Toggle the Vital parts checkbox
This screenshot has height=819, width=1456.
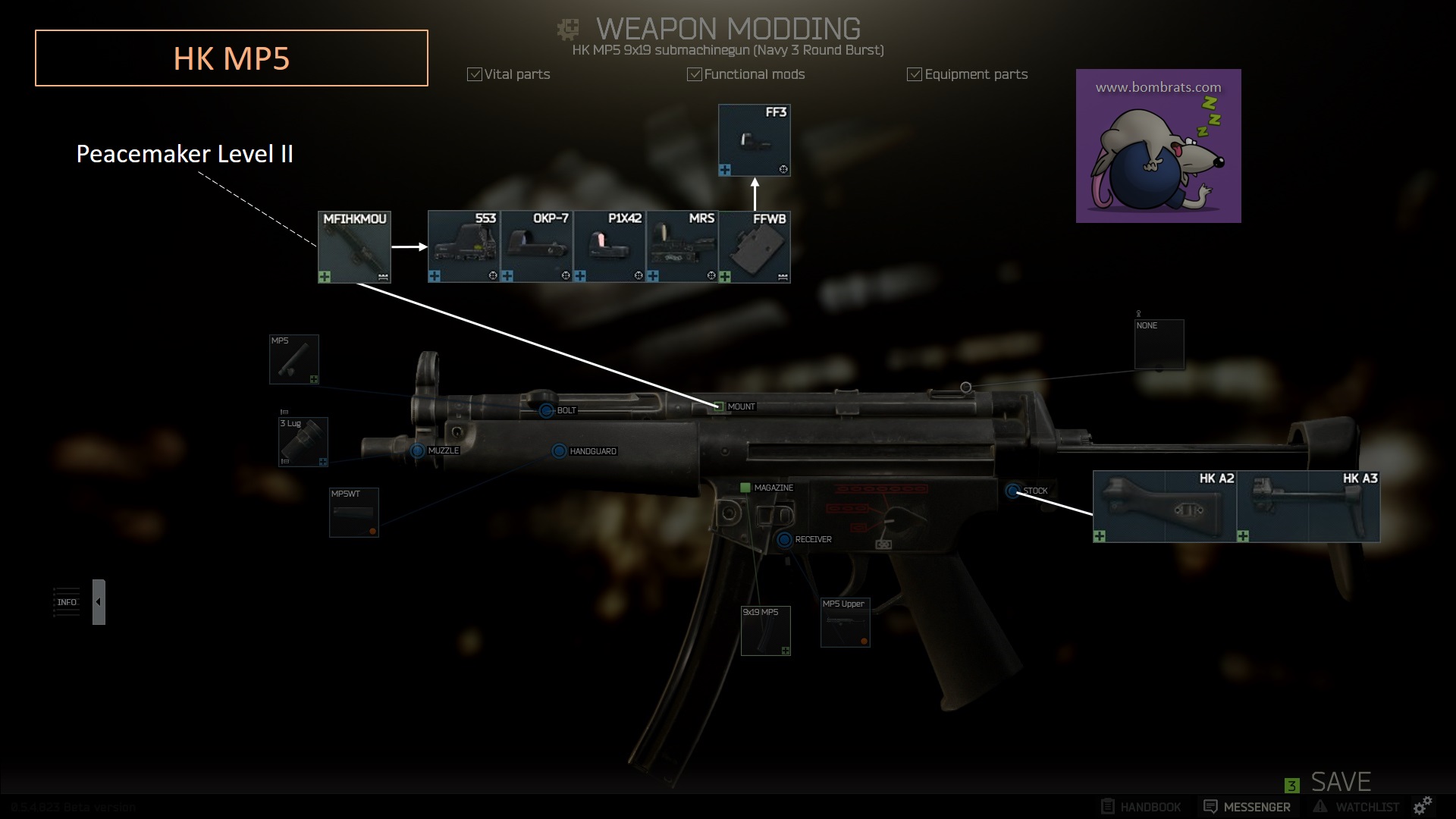tap(475, 74)
